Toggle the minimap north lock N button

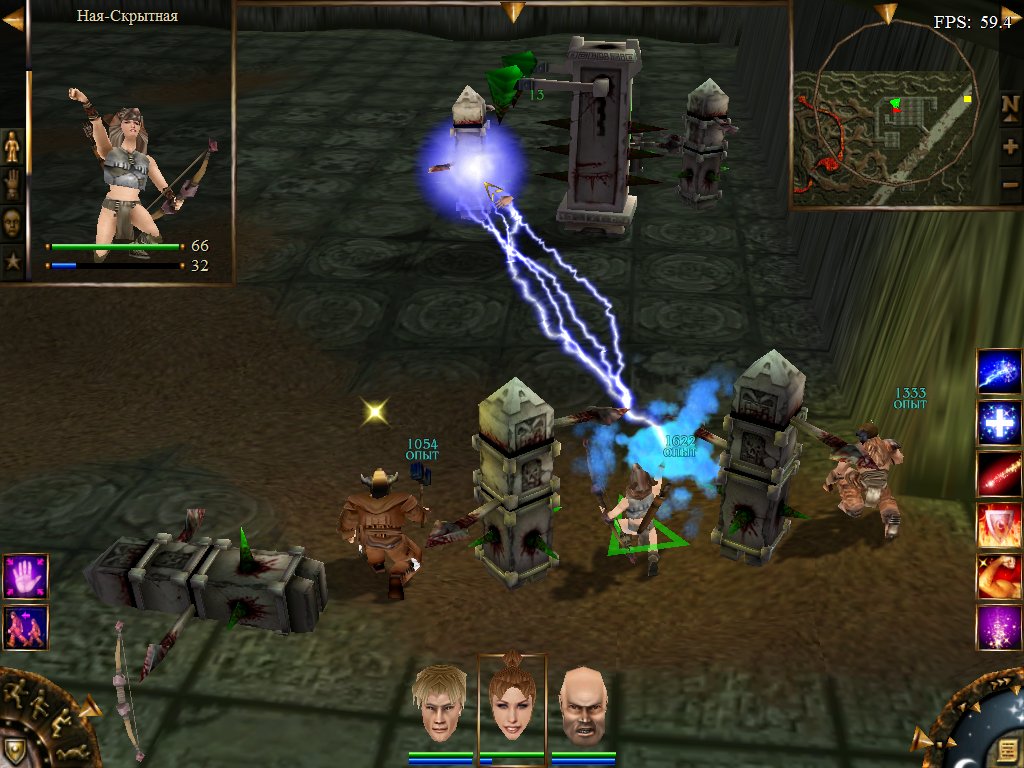[1010, 106]
